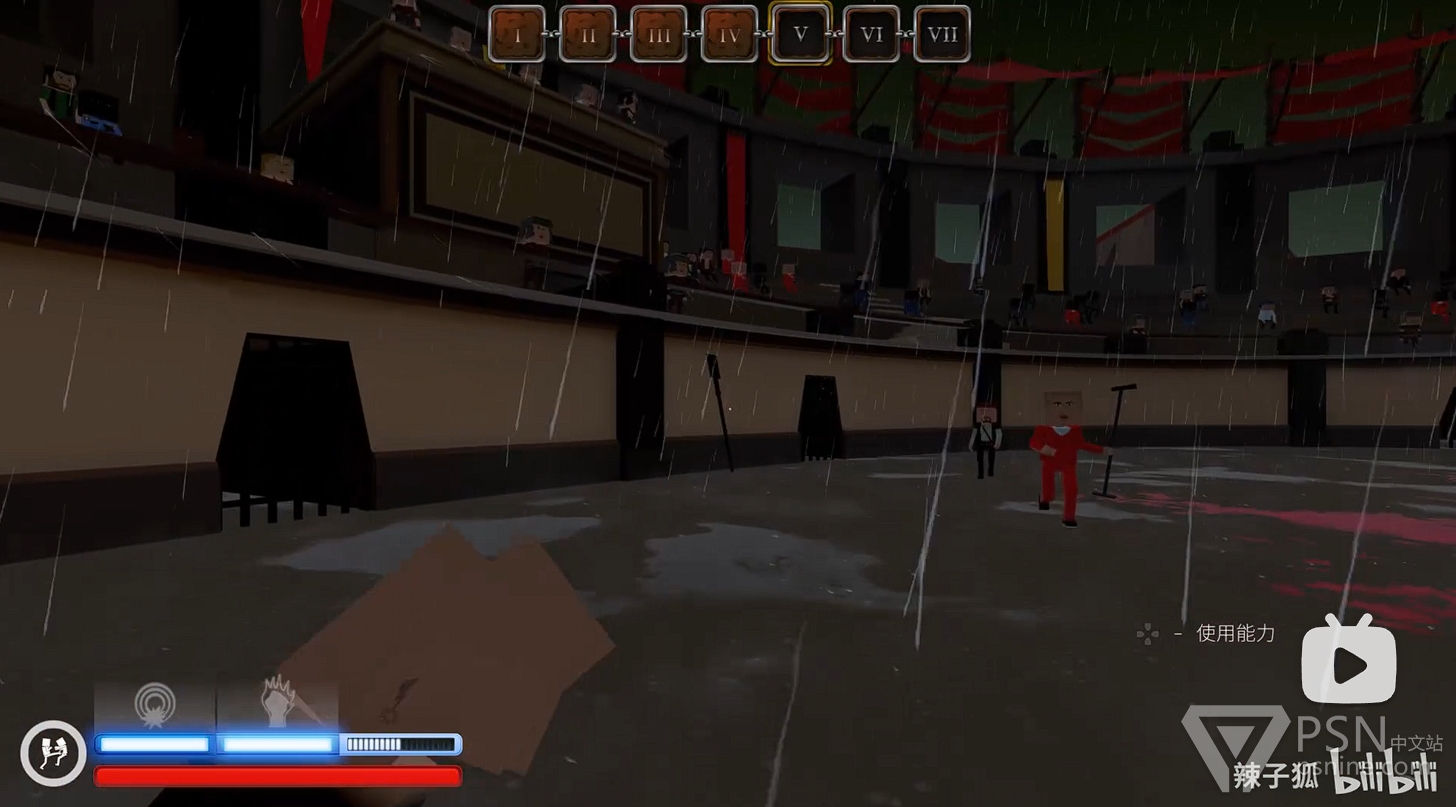The image size is (1456, 807).
Task: Choose the final round VII tile
Action: 942,35
